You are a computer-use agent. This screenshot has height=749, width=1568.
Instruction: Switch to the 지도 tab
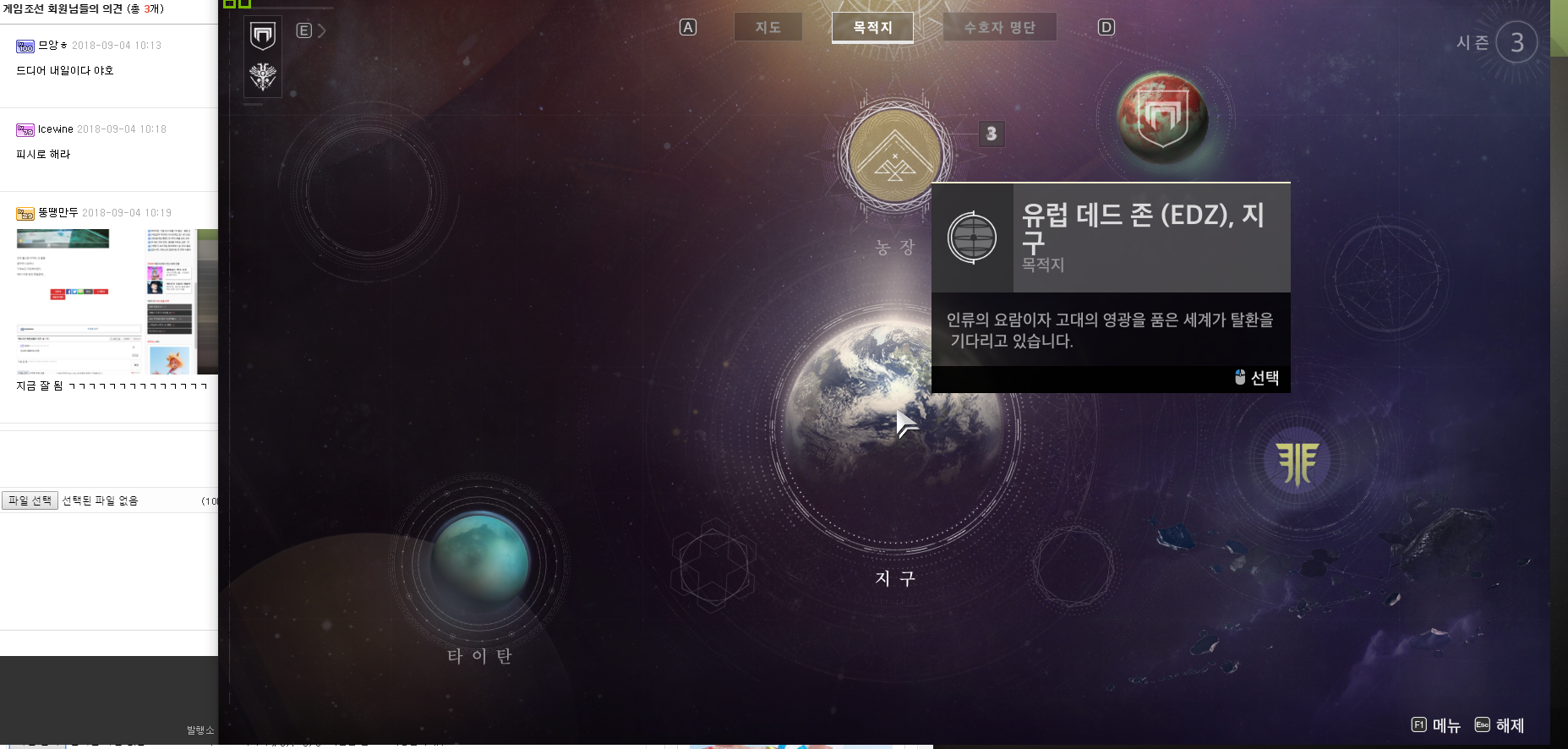tap(768, 27)
